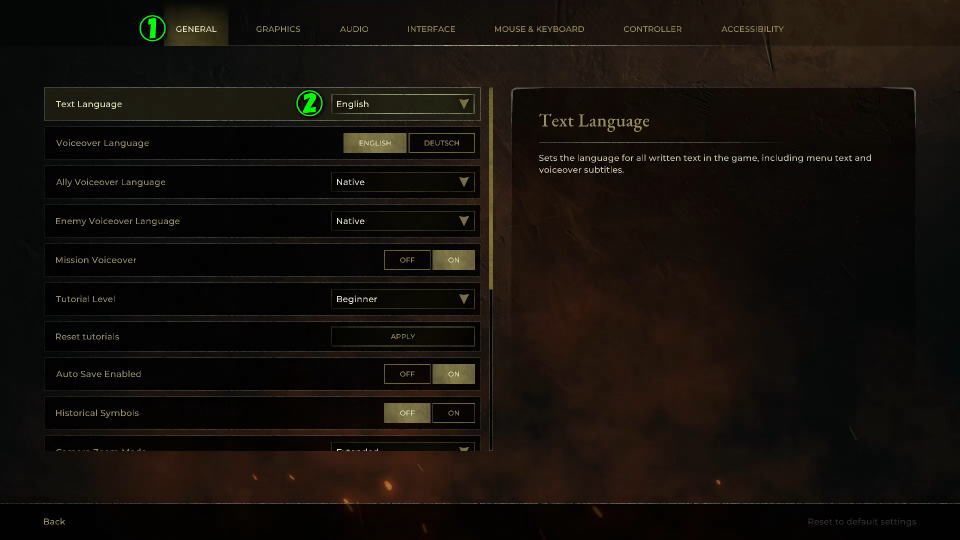Viewport: 960px width, 540px height.
Task: Go Back from settings
Action: pos(54,521)
